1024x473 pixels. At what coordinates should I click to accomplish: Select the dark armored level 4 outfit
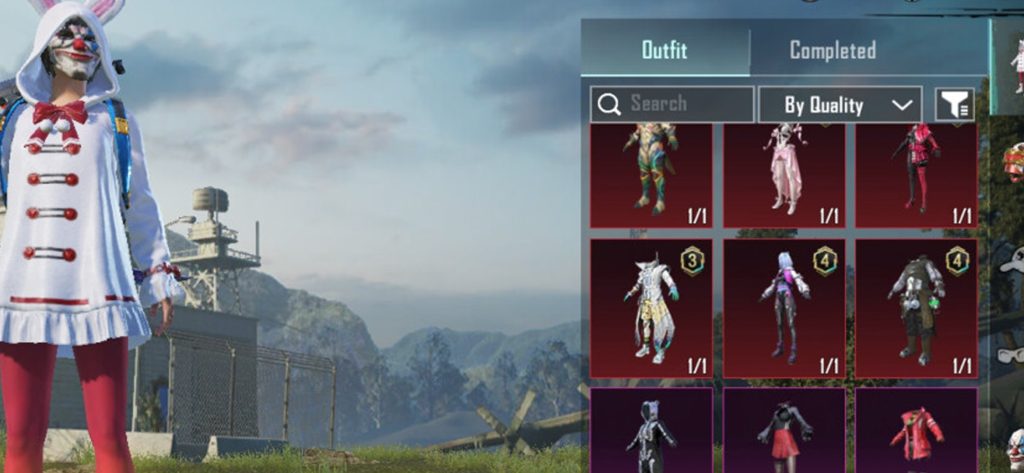pos(916,307)
